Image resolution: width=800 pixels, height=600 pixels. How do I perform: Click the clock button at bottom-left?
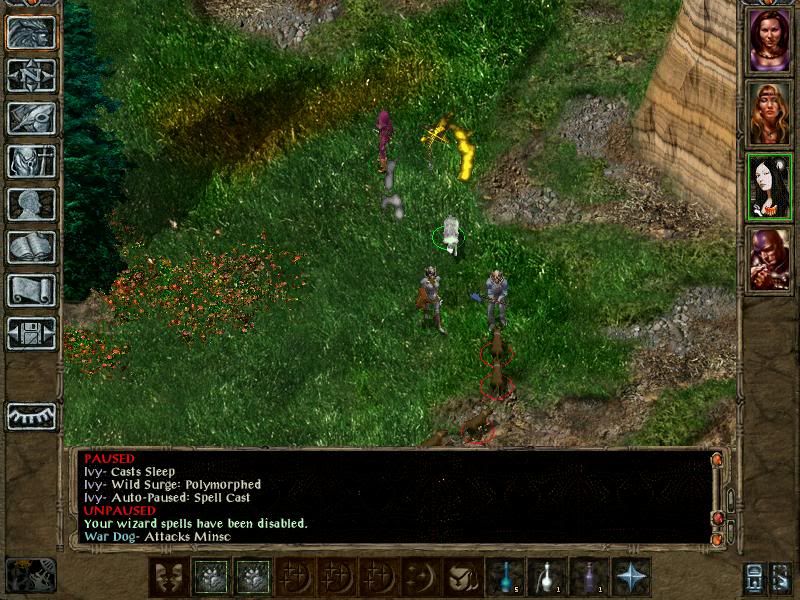pos(30,575)
